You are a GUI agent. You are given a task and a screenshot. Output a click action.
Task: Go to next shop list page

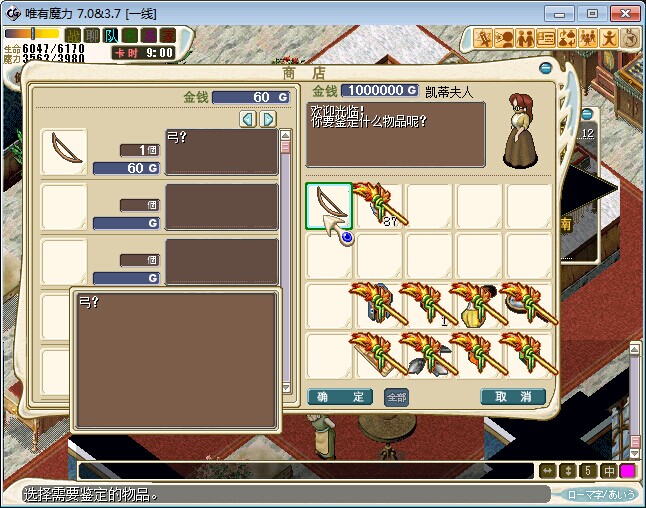[x=267, y=119]
